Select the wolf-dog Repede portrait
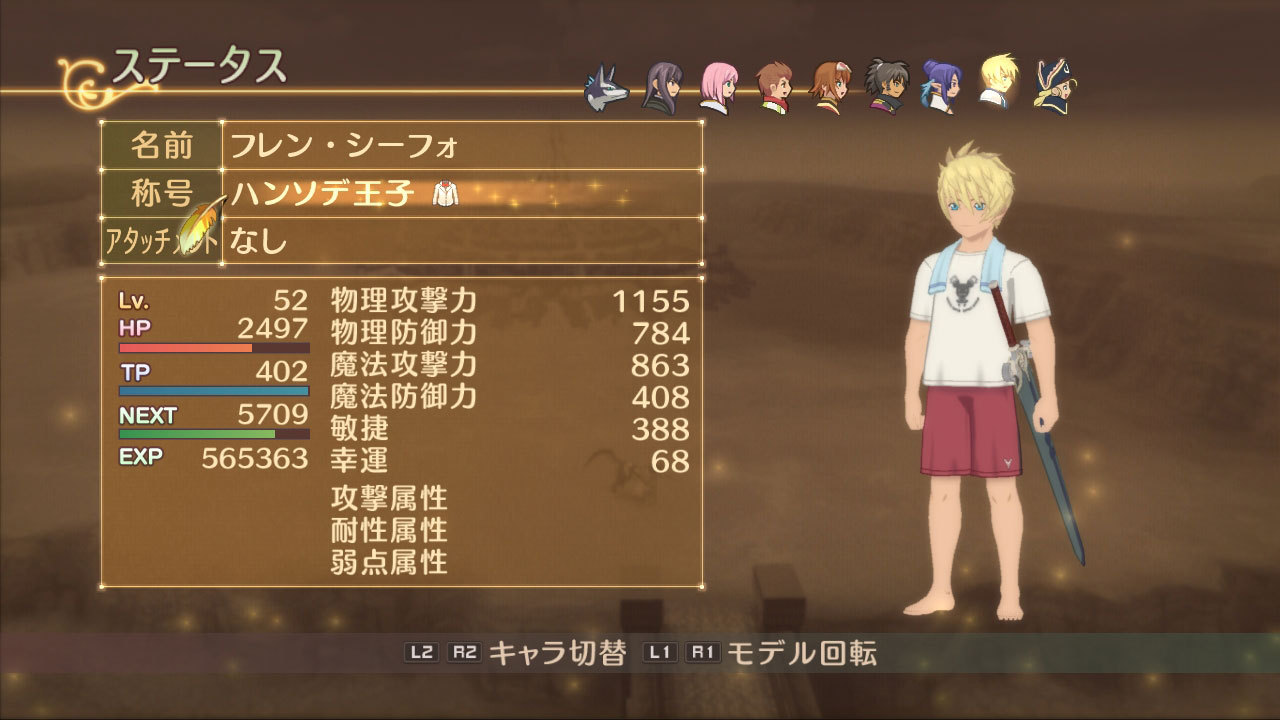The width and height of the screenshot is (1280, 720). (x=606, y=88)
